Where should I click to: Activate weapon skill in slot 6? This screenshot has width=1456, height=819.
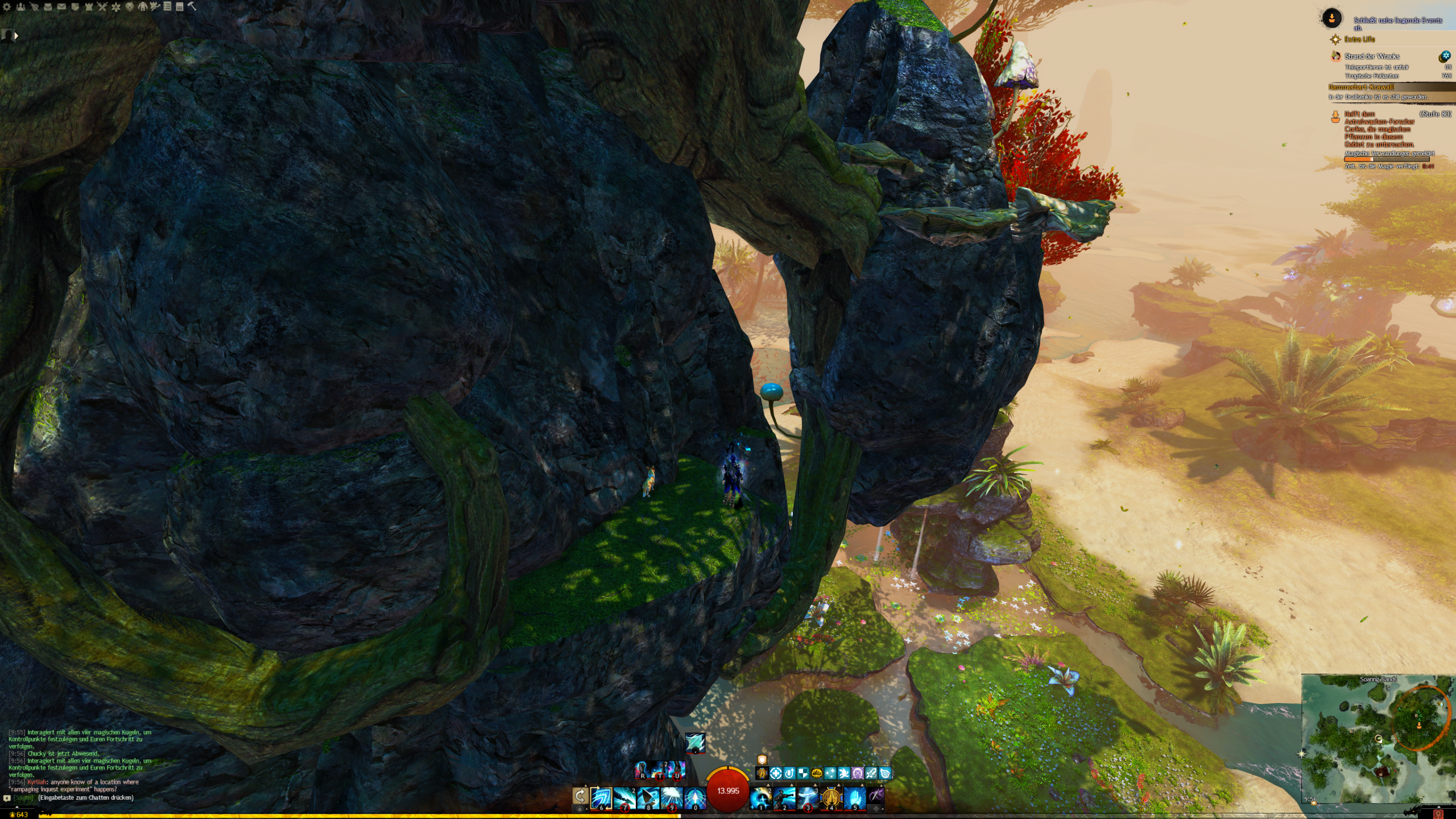coord(601,798)
